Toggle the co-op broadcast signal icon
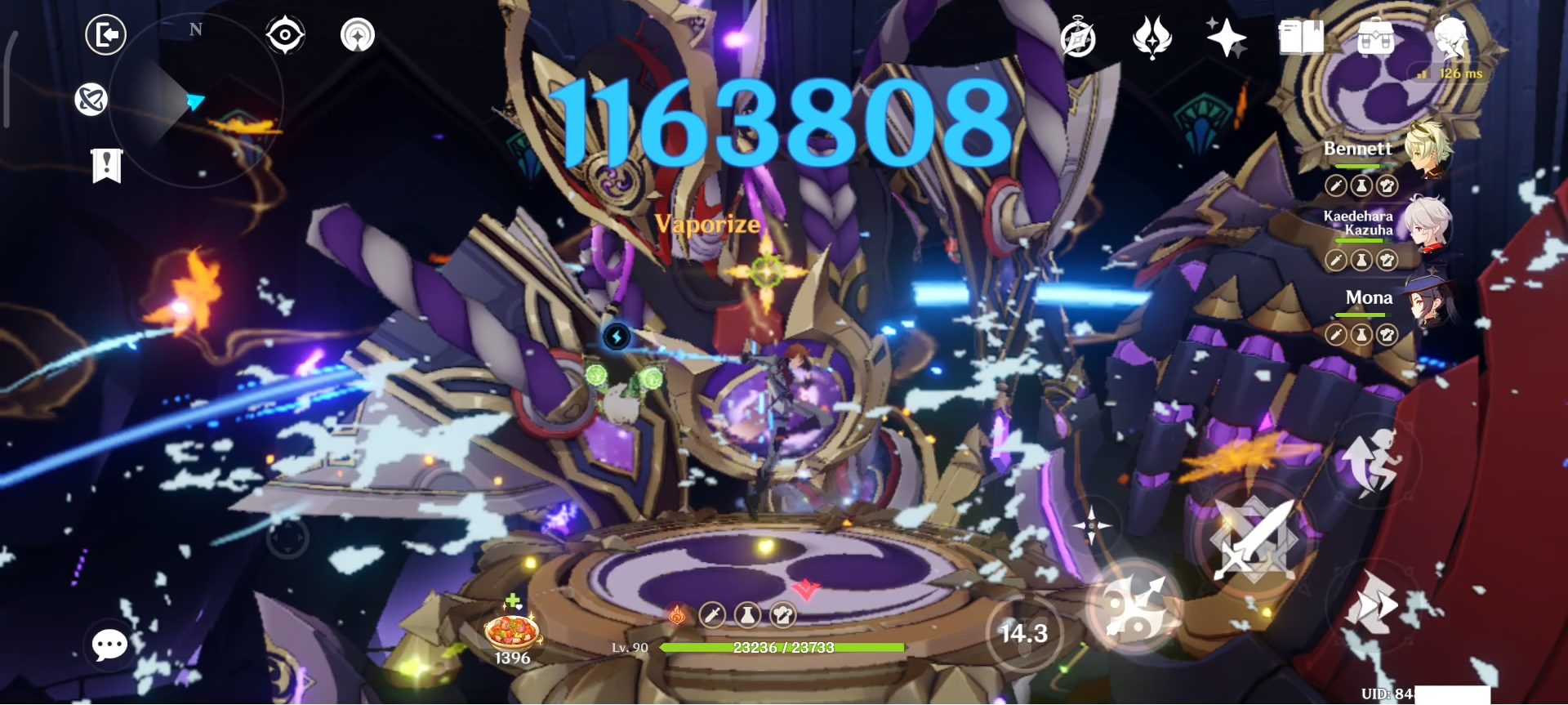The height and width of the screenshot is (705, 1568). tap(357, 33)
